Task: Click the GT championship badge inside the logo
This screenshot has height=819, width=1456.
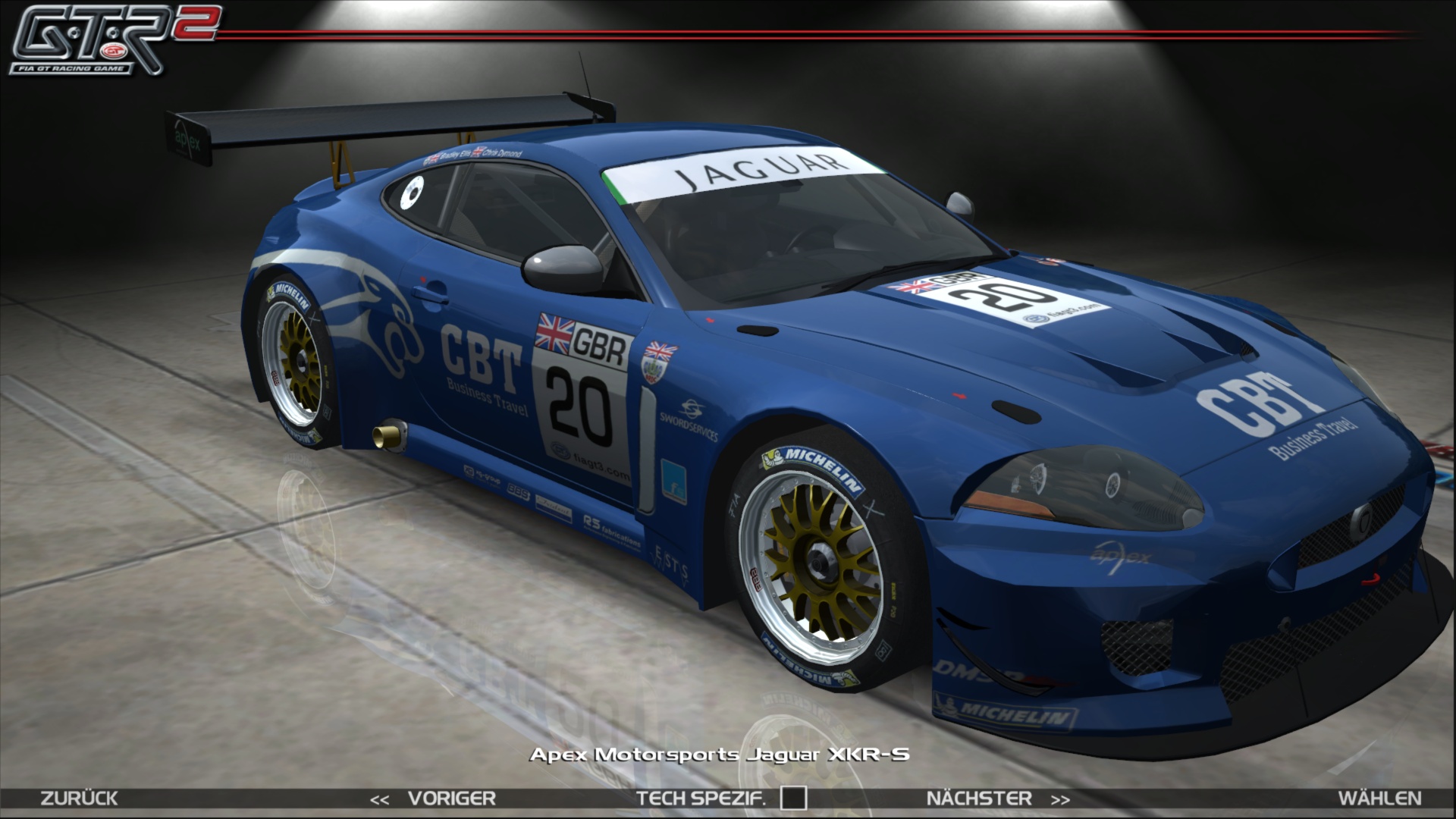Action: point(114,52)
